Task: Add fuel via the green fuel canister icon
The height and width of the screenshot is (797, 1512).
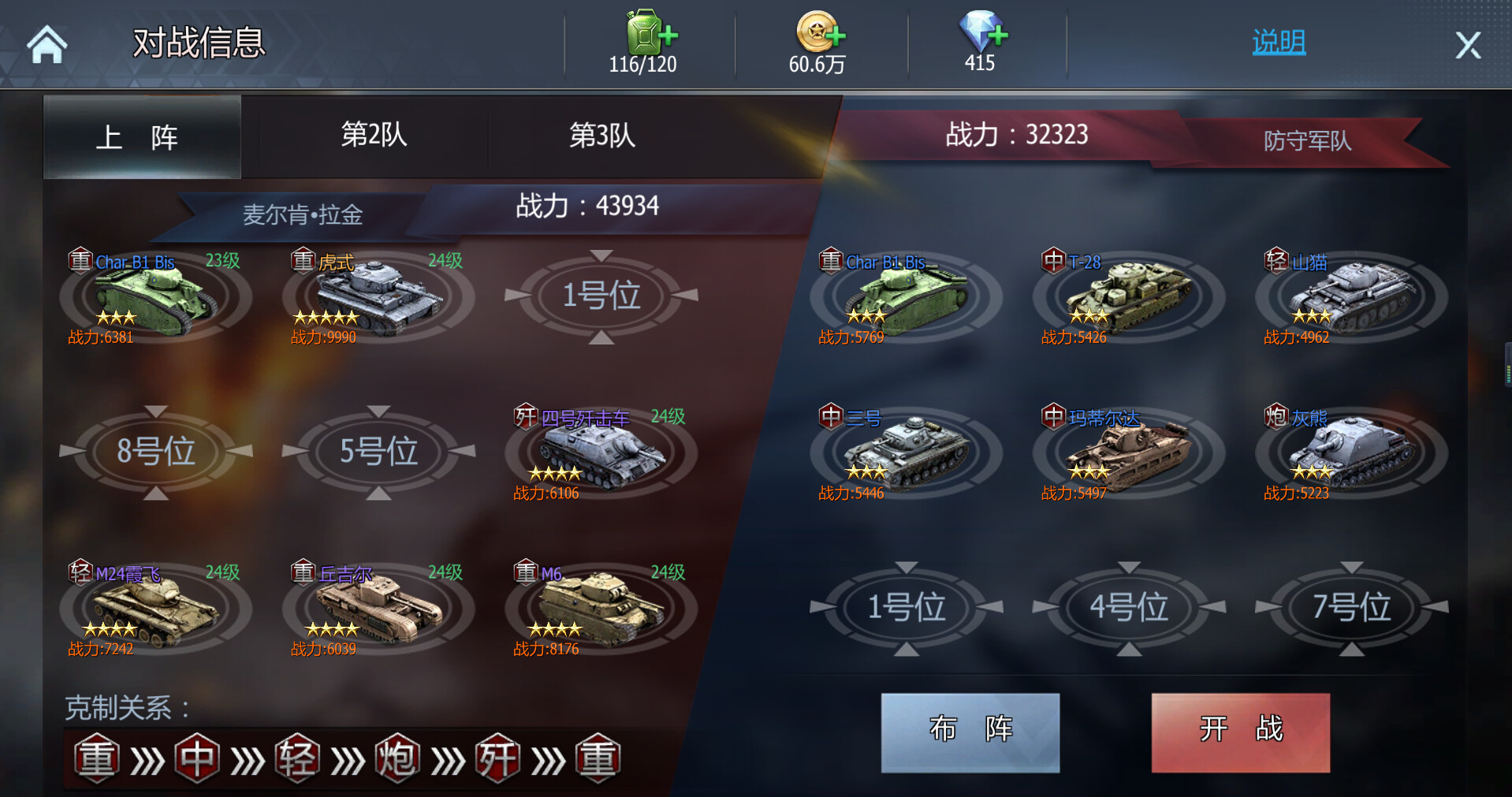Action: click(646, 33)
